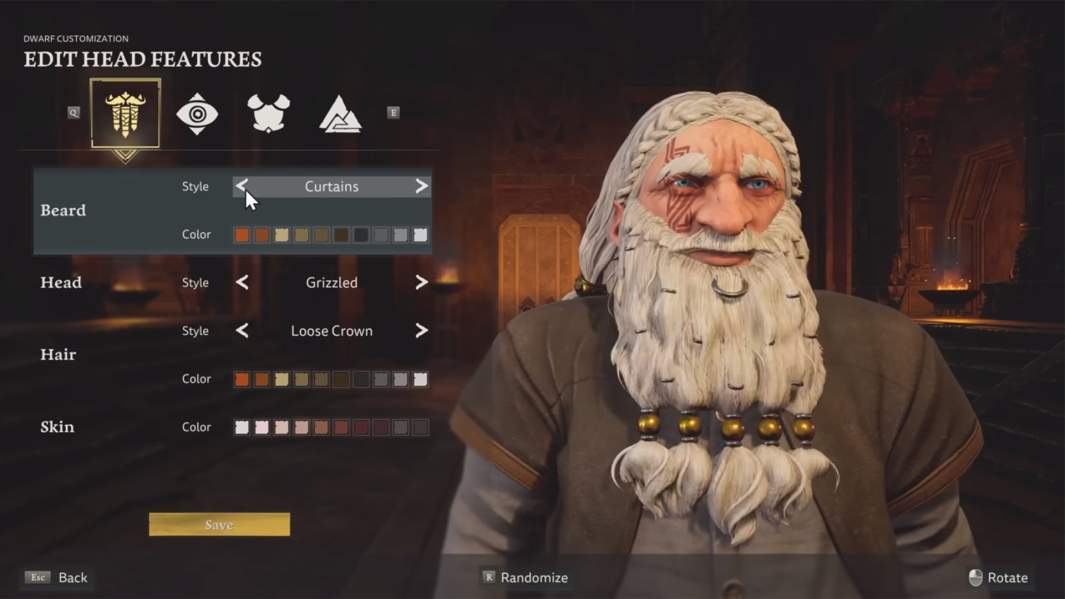Switch to the triangle emblem tab
Viewport: 1065px width, 599px height.
[x=340, y=115]
